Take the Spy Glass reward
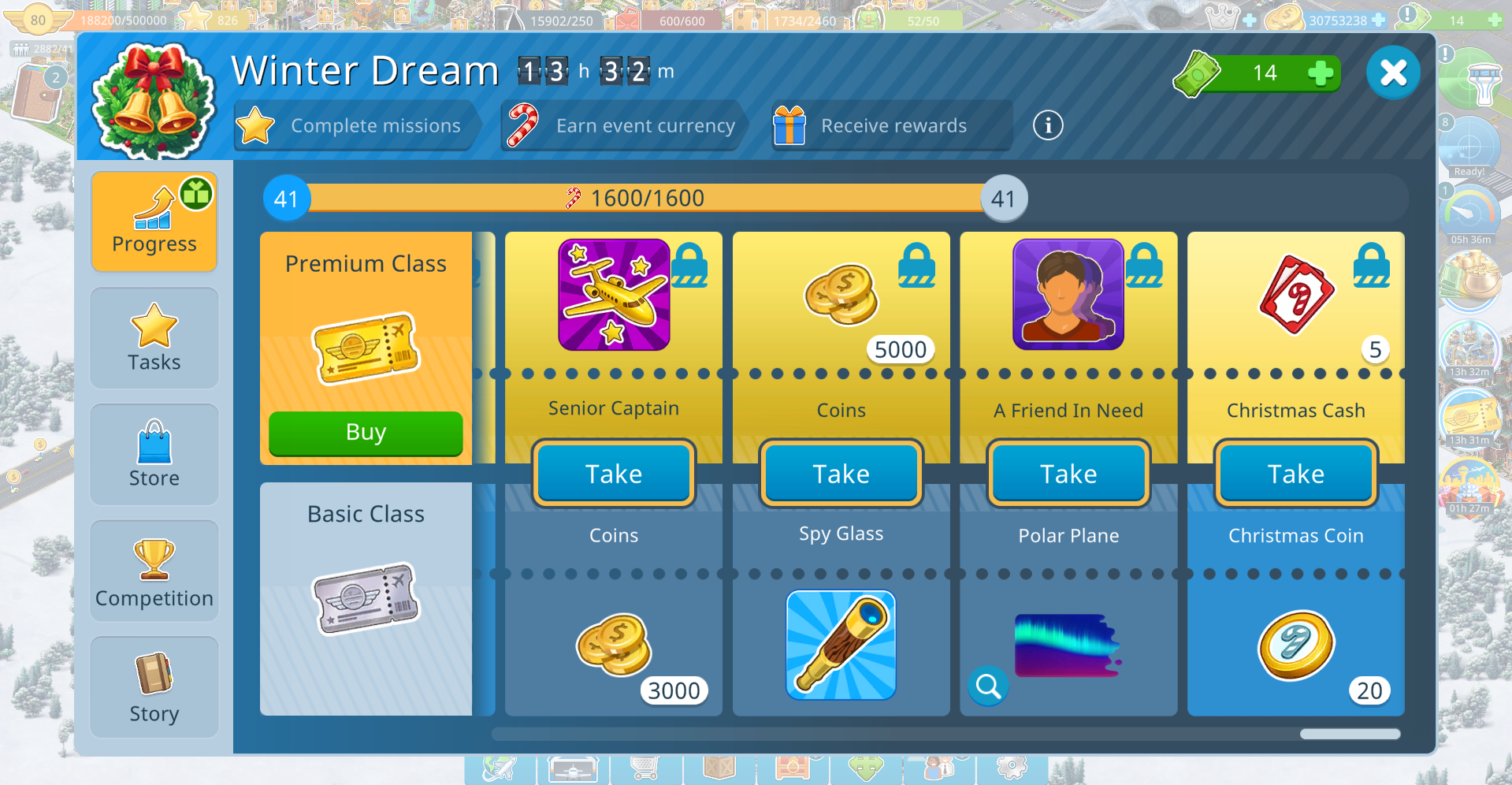1512x785 pixels. (x=841, y=474)
